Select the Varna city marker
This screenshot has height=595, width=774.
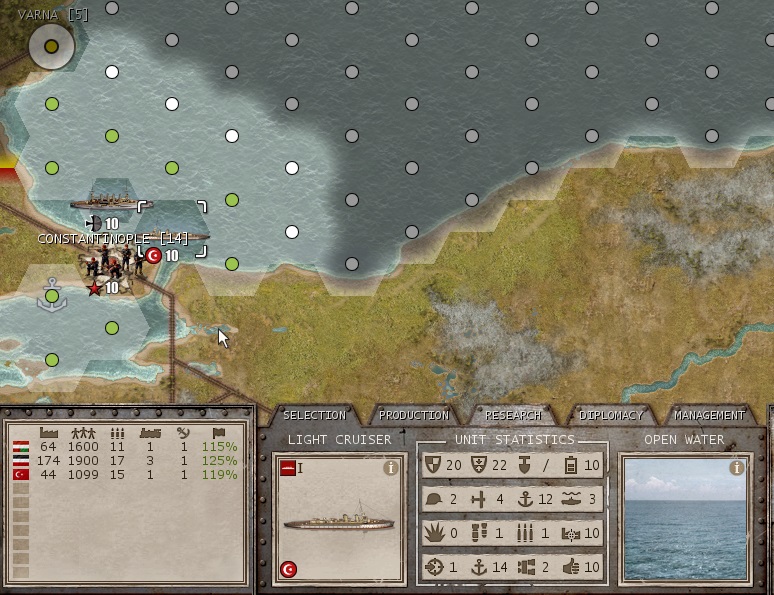coord(51,45)
